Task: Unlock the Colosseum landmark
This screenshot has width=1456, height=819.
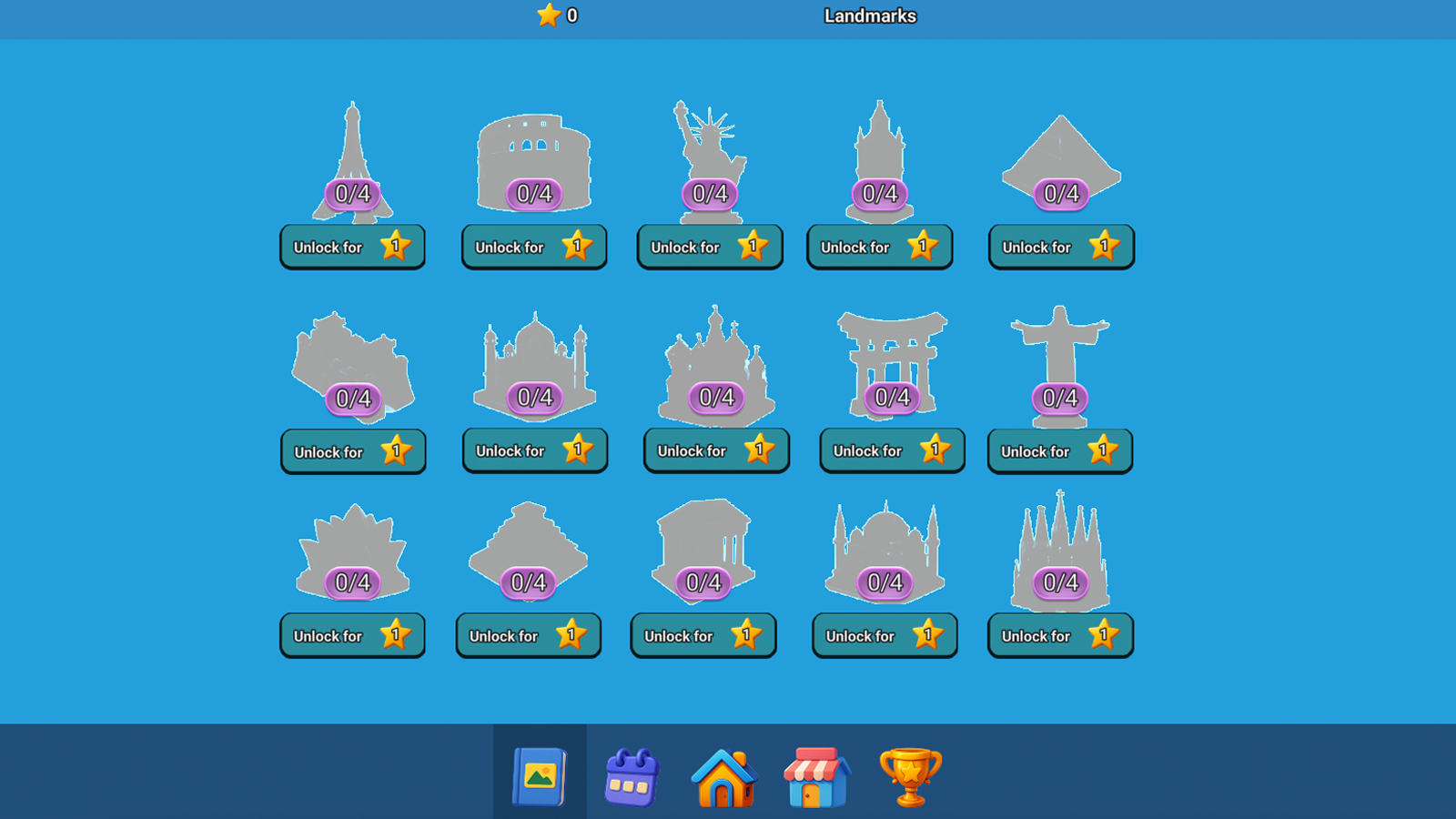Action: click(533, 247)
